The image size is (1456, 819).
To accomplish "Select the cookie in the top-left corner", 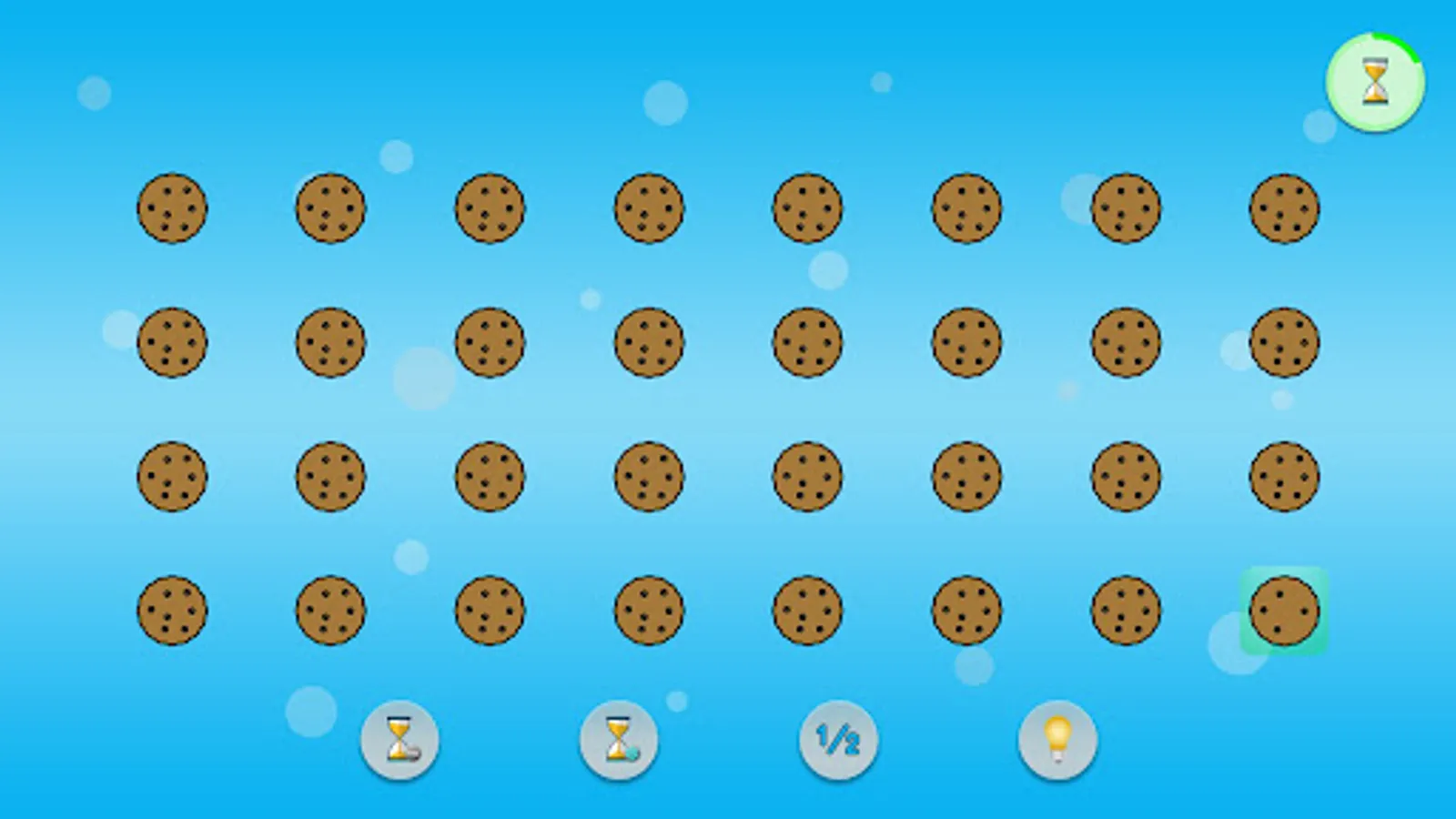I will [173, 207].
